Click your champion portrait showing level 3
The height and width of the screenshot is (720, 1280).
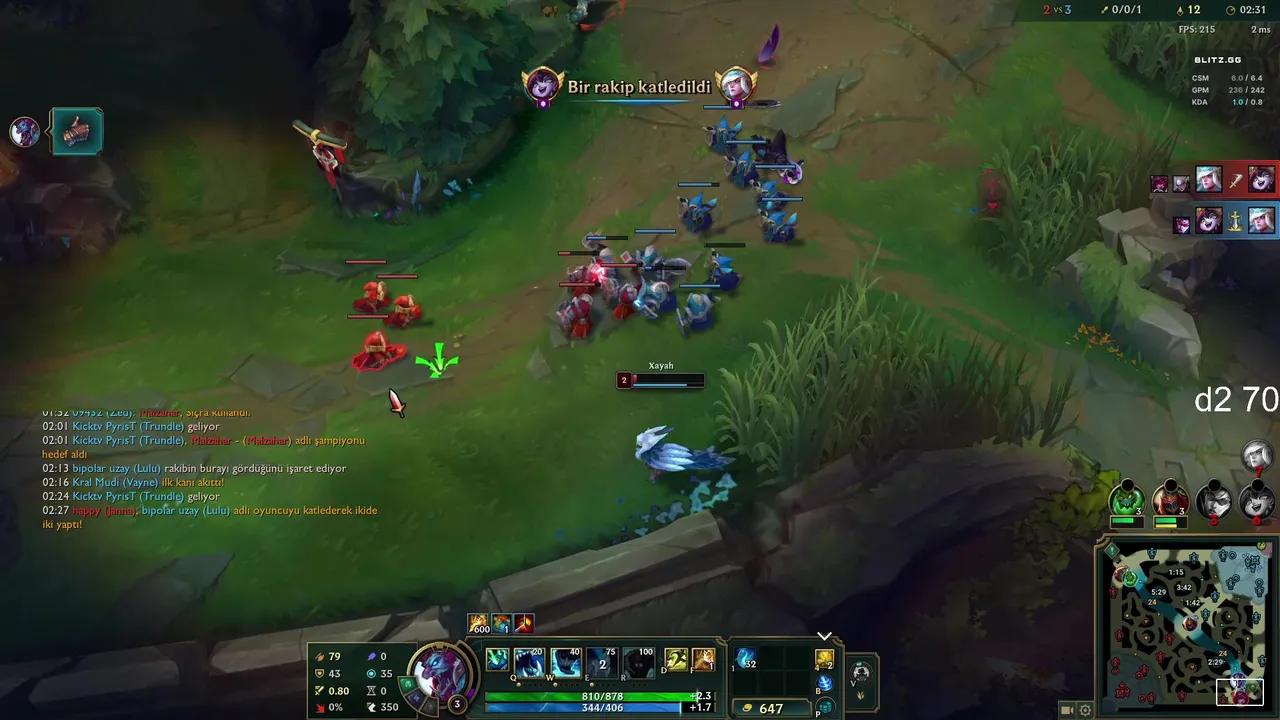[440, 676]
